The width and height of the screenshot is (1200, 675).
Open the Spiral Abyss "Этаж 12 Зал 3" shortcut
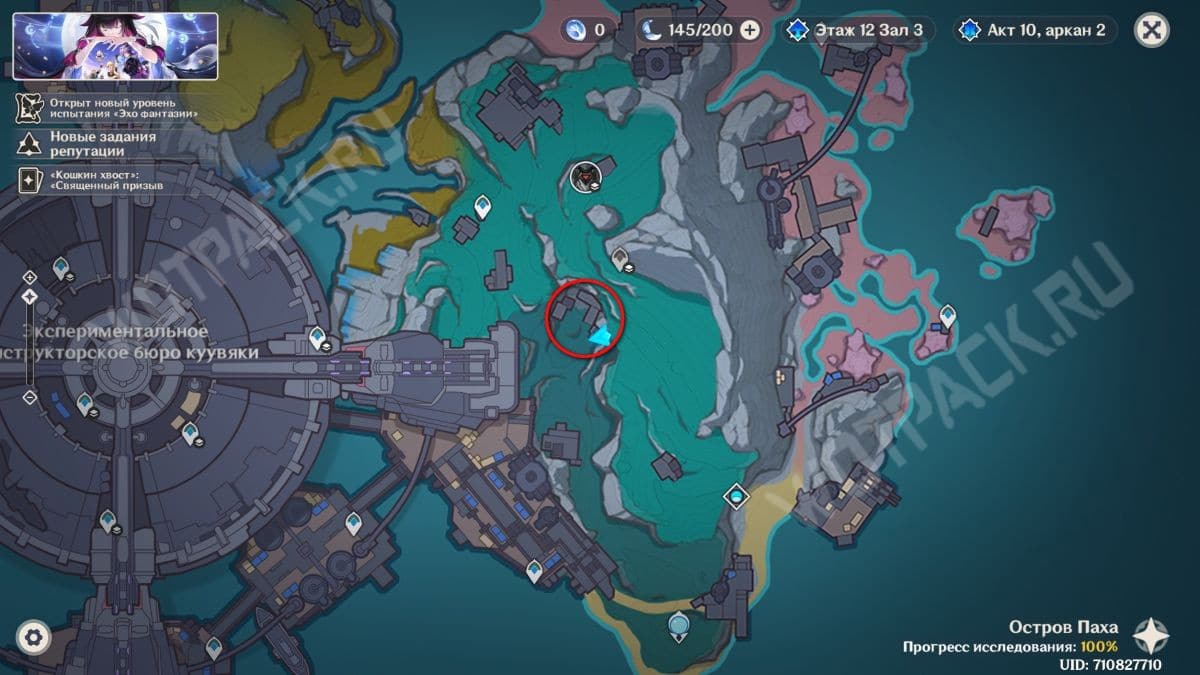coord(858,30)
